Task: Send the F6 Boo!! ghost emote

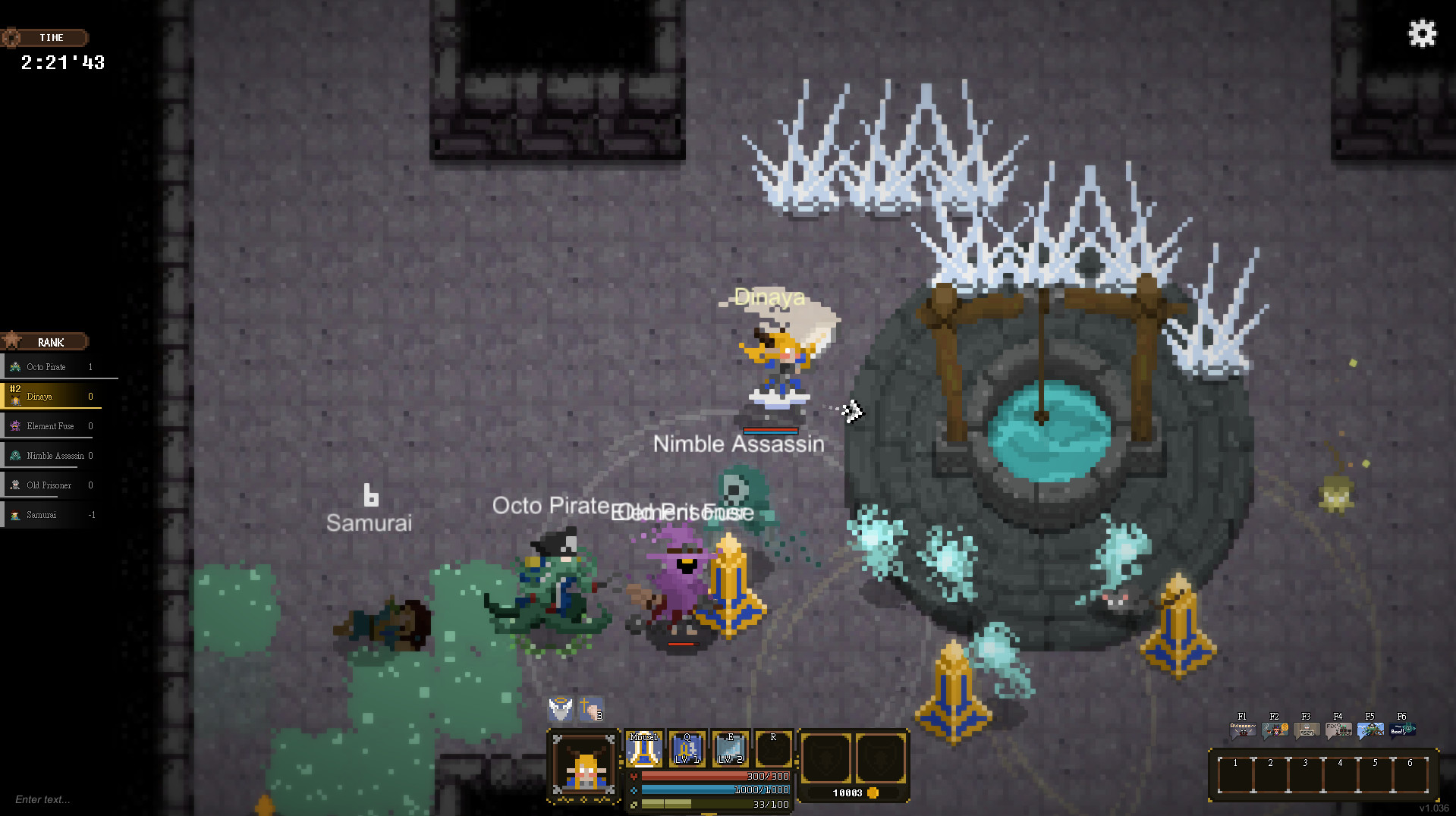Action: [x=1403, y=730]
